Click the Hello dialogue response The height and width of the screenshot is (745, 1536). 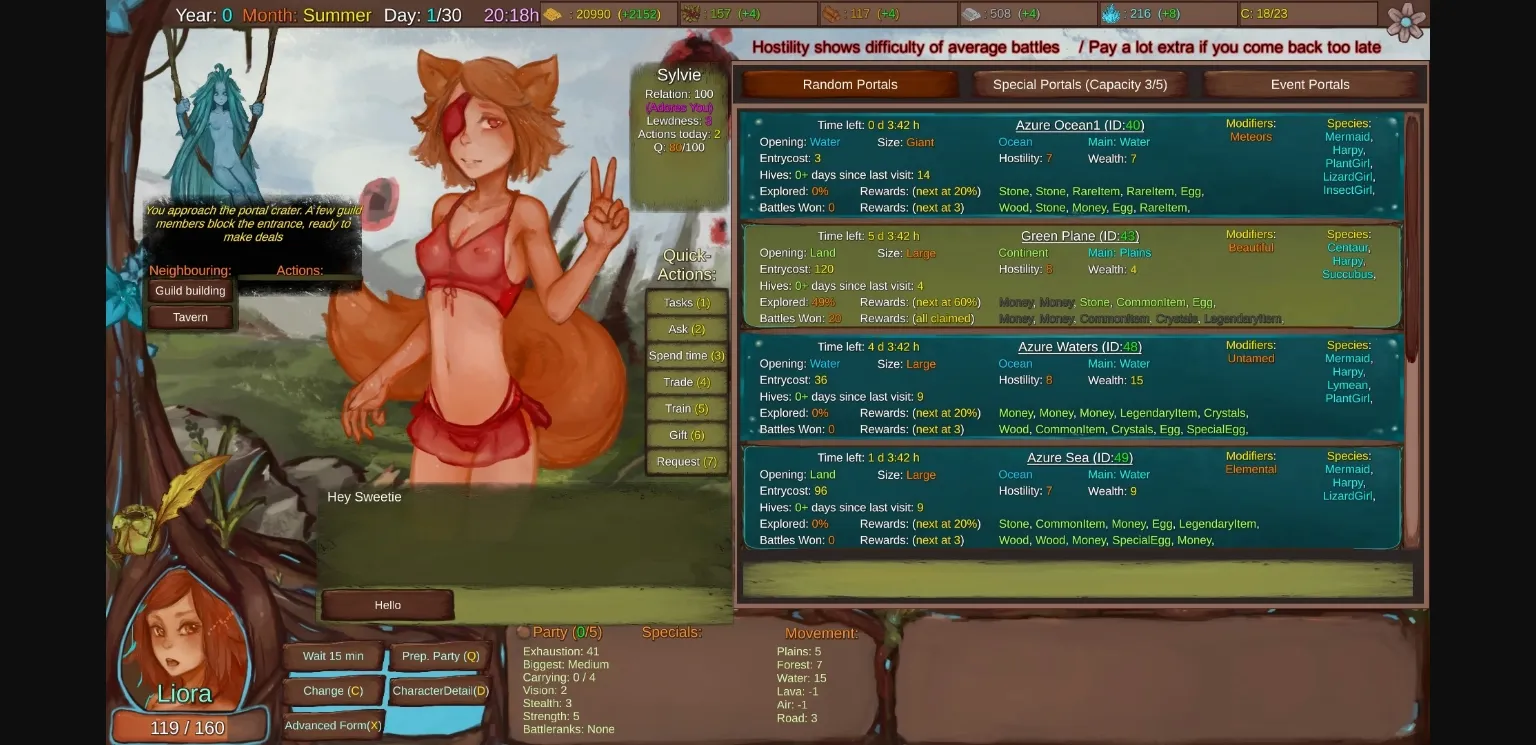387,604
